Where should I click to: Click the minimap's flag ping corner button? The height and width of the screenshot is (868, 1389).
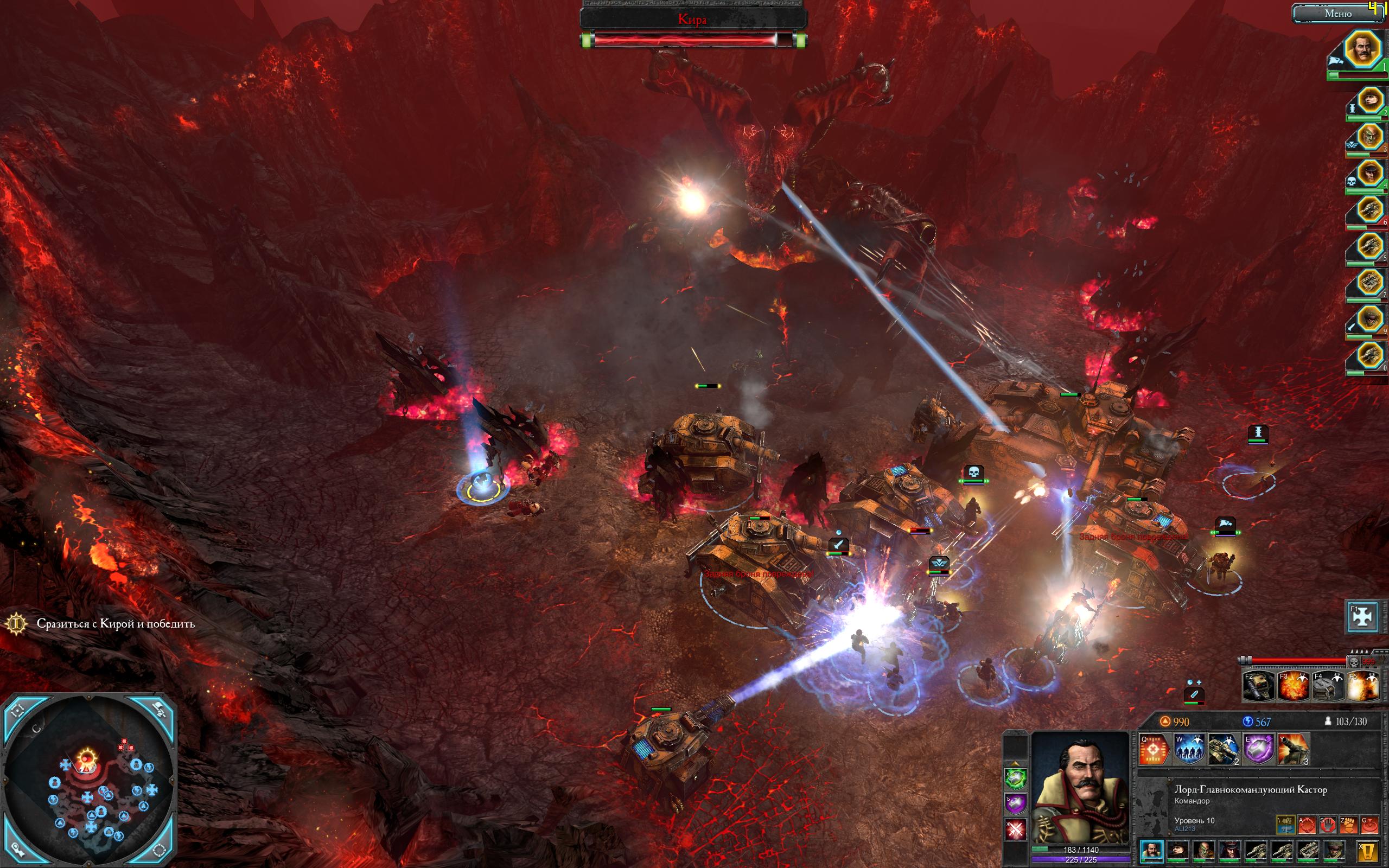159,710
